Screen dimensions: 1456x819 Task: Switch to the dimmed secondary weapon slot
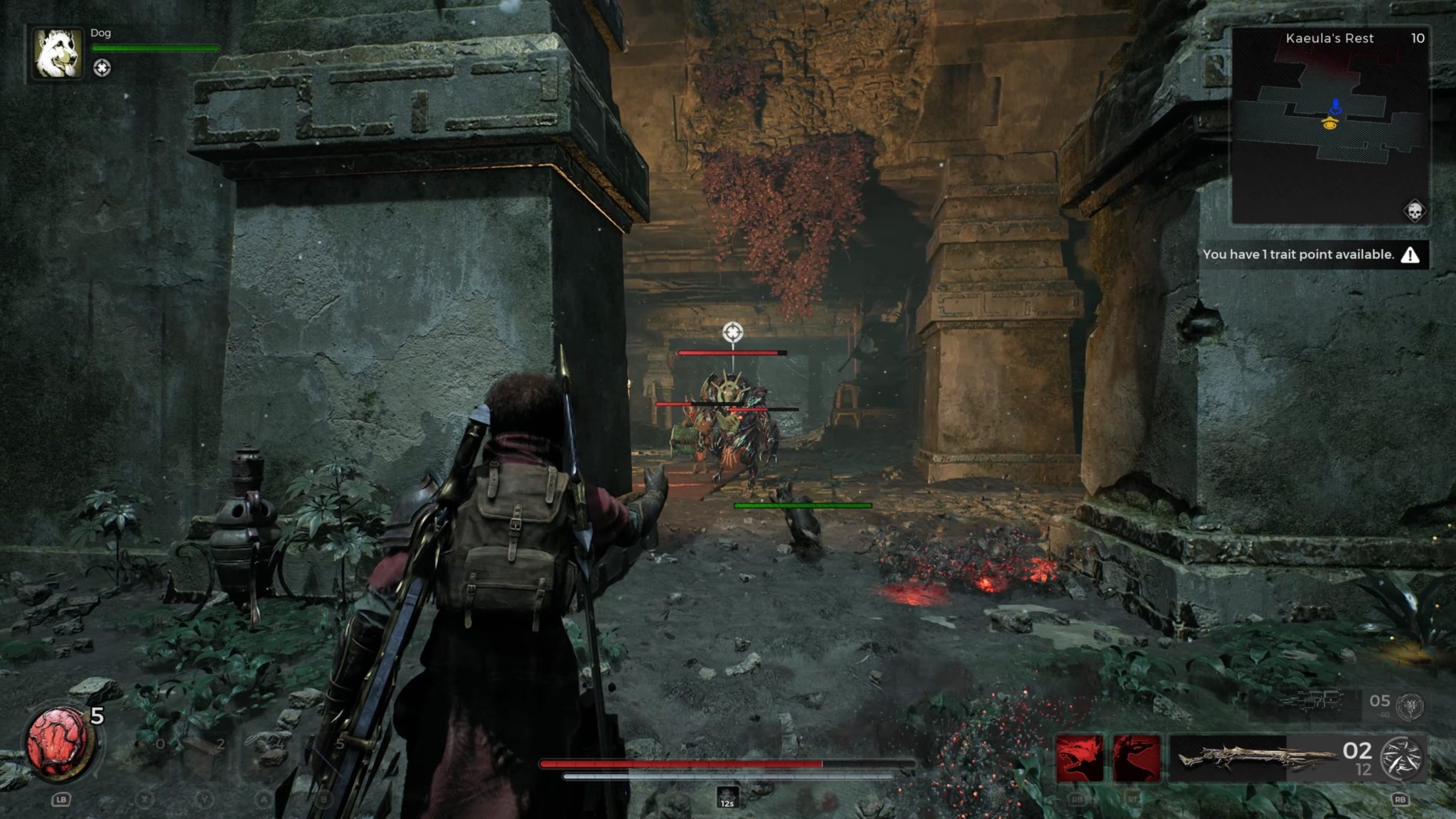(x=1307, y=702)
